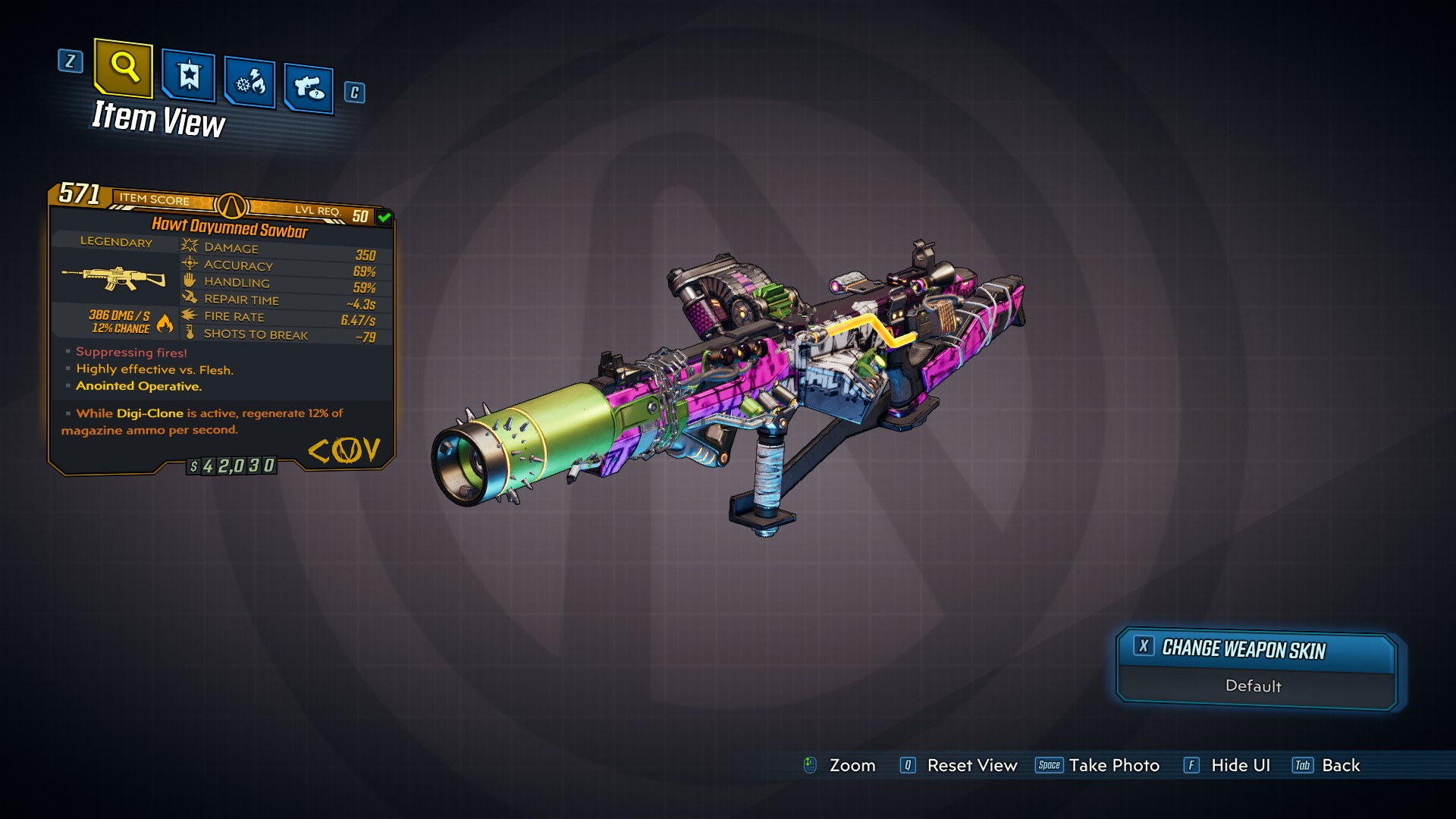The height and width of the screenshot is (819, 1456).
Task: Expand the Anointed Operative description
Action: 138,386
